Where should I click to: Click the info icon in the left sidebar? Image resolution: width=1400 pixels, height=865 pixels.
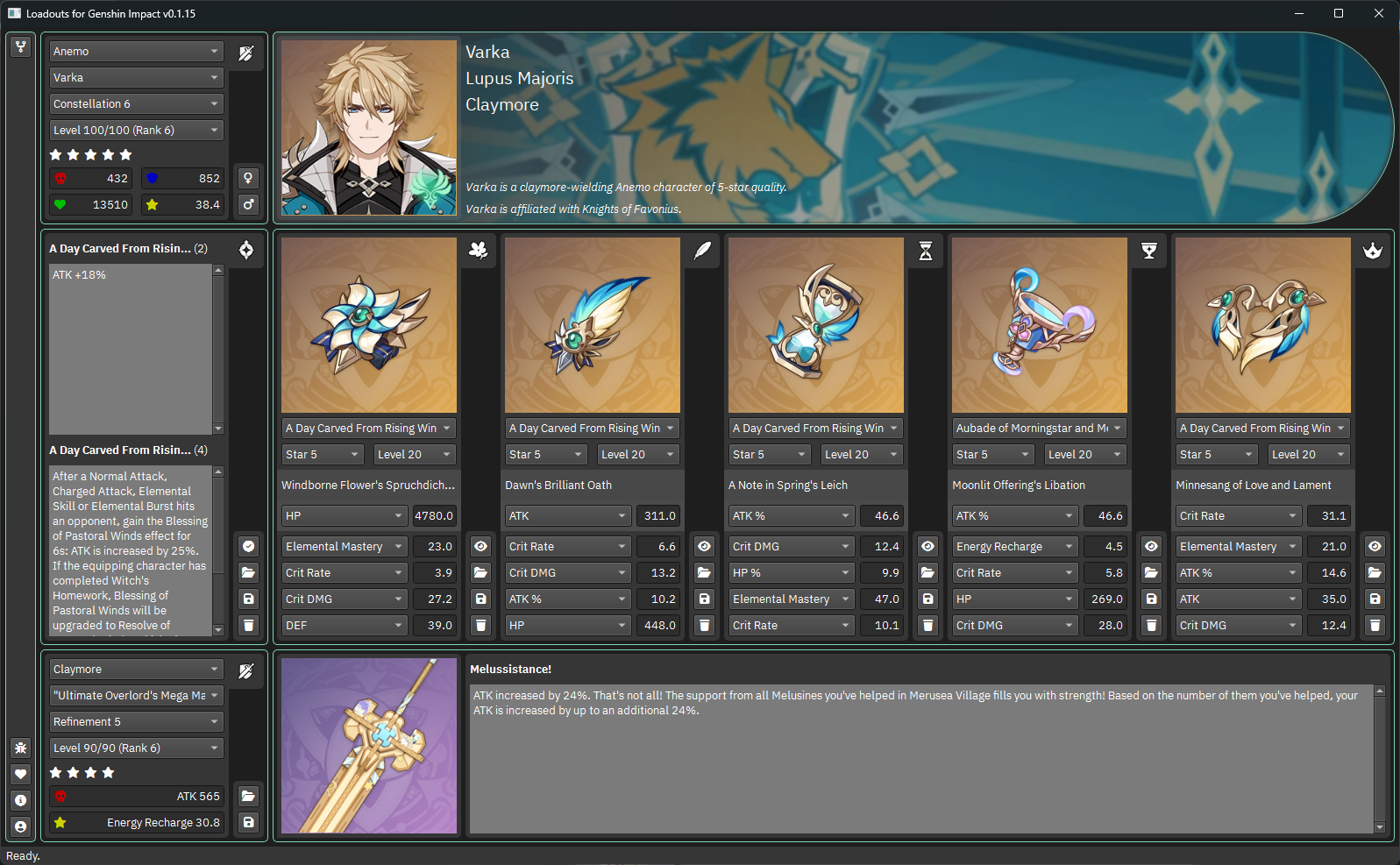click(20, 800)
